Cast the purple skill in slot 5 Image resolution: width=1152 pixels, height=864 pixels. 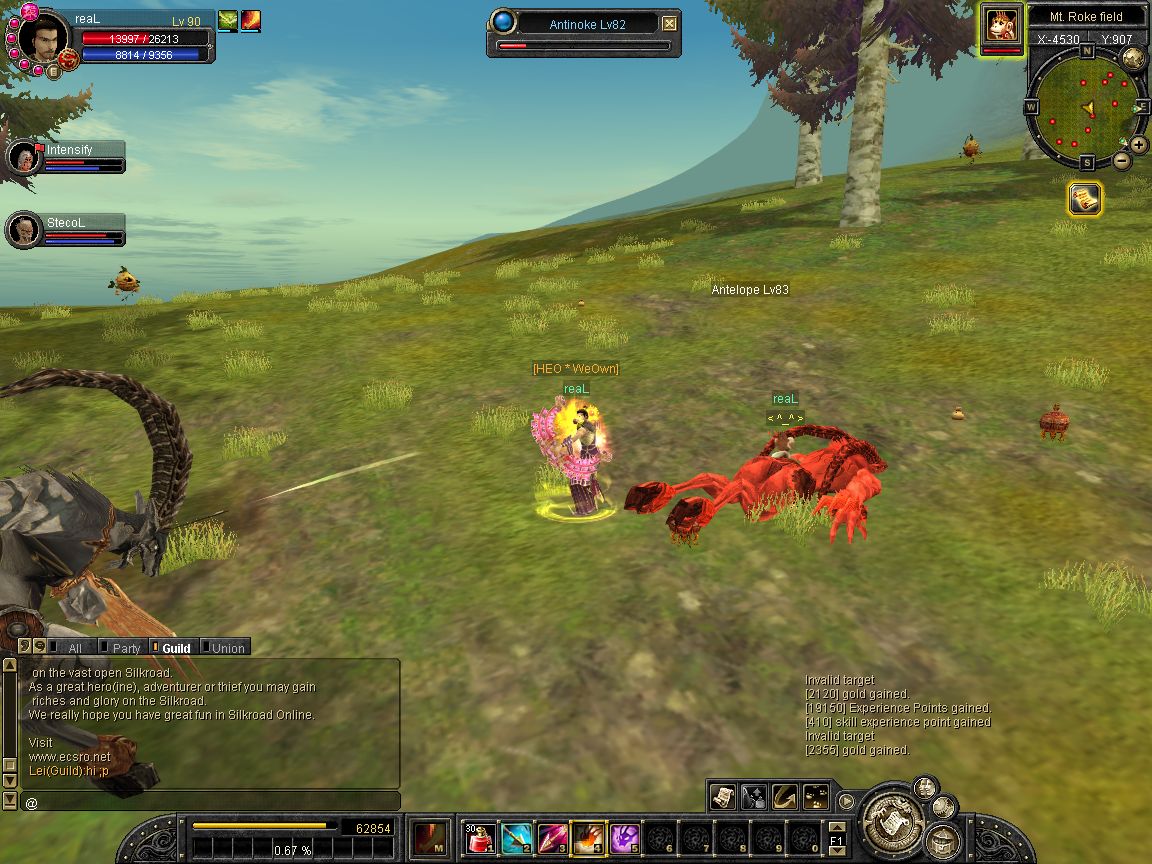(625, 837)
